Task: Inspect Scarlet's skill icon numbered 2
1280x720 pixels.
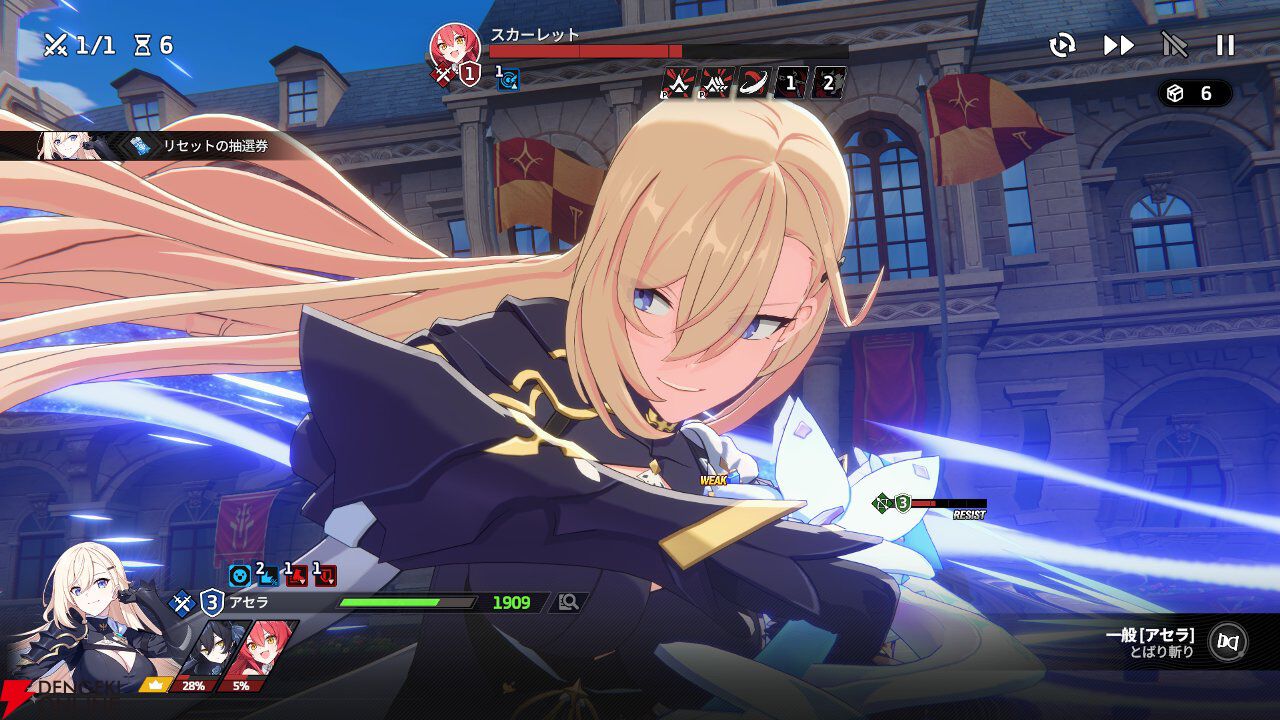Action: [829, 83]
